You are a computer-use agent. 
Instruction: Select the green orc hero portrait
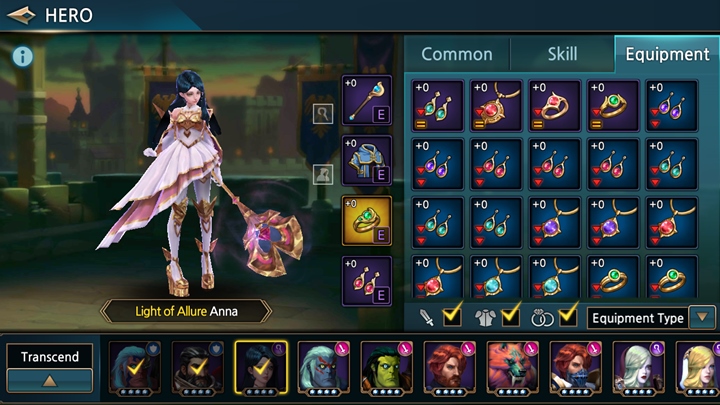(387, 367)
